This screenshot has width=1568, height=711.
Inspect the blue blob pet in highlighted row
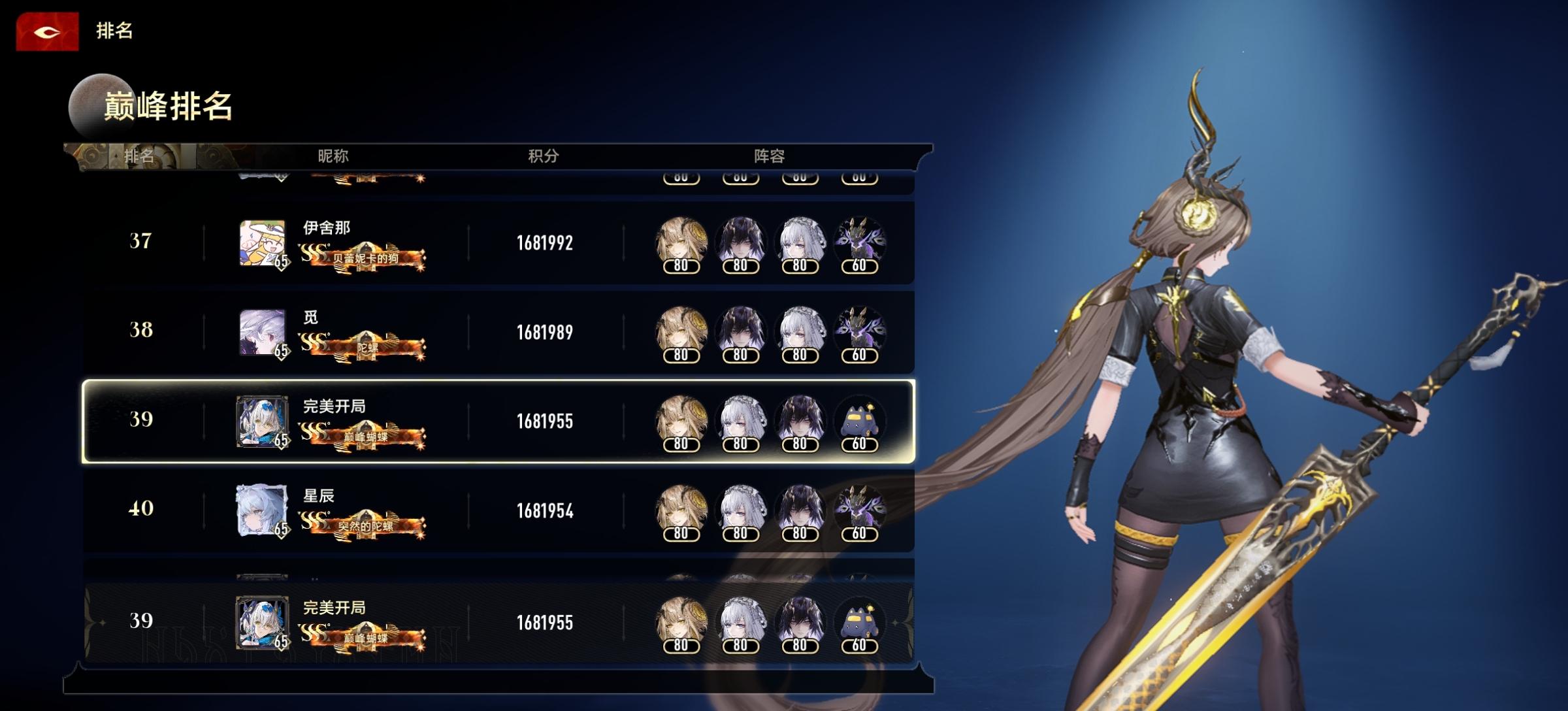click(859, 422)
